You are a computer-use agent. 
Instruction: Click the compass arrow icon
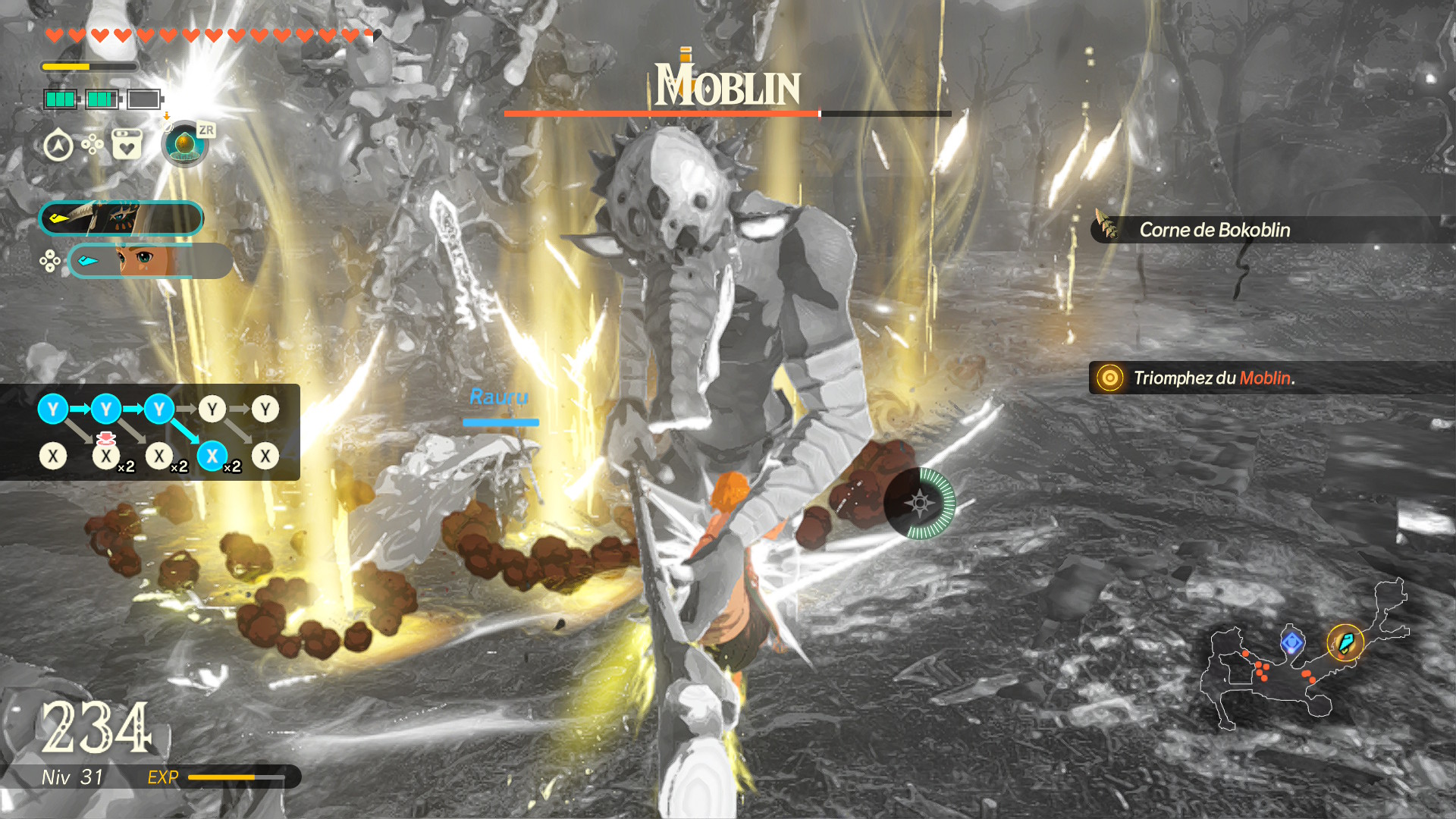[58, 146]
